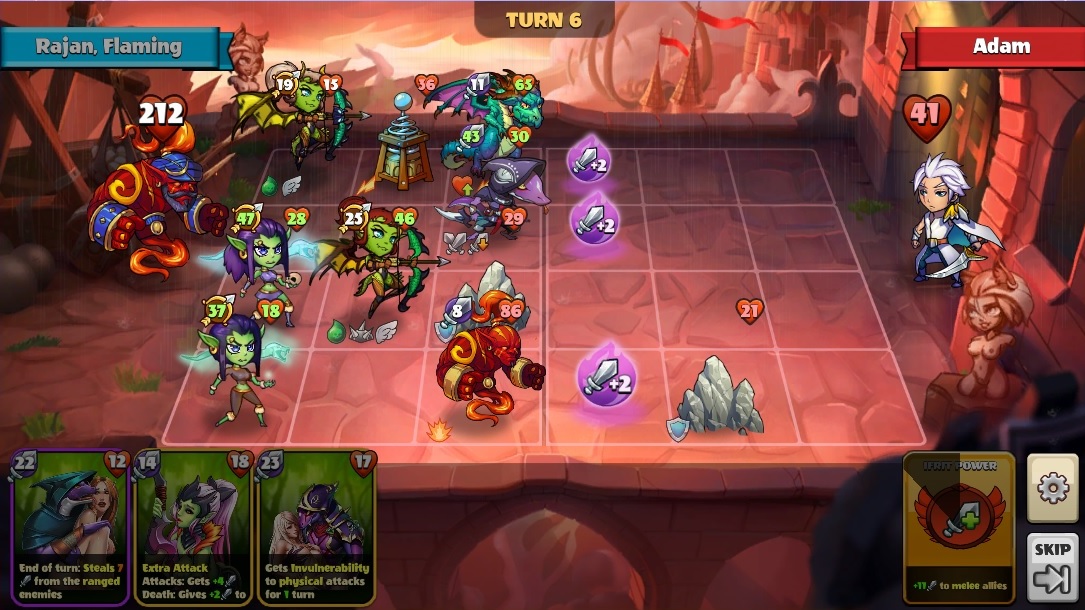Screen dimensions: 1085x610
Task: Skip the current turn
Action: click(1052, 567)
